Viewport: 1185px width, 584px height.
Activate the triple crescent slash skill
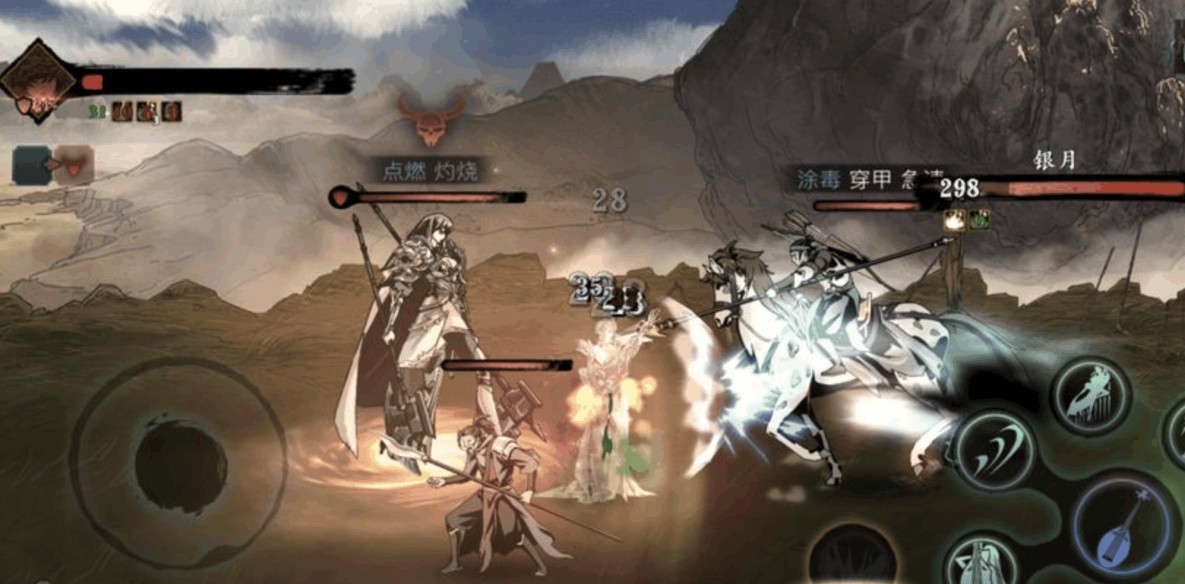[x=994, y=449]
